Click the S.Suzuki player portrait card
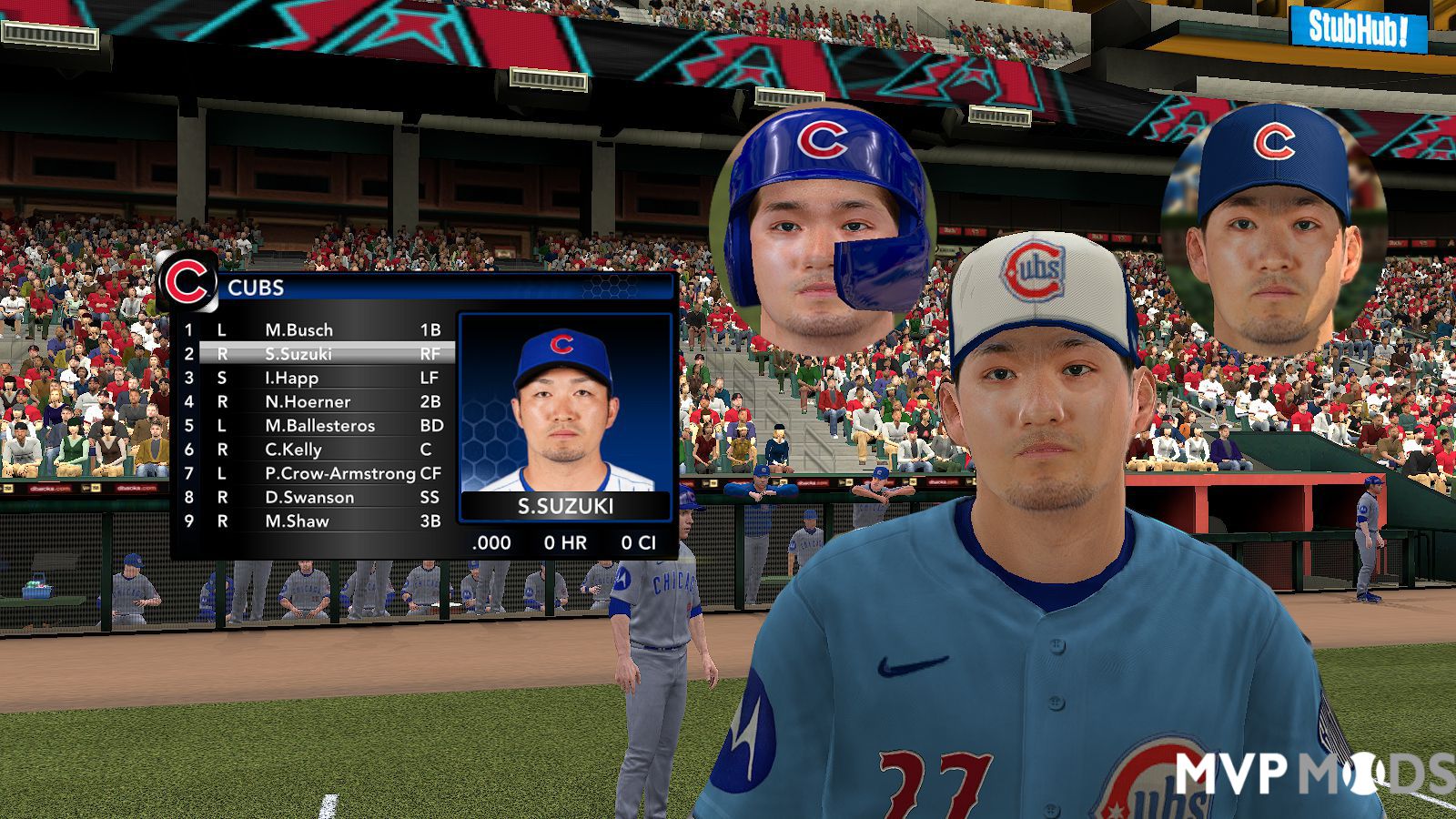The width and height of the screenshot is (1456, 819). click(x=564, y=417)
